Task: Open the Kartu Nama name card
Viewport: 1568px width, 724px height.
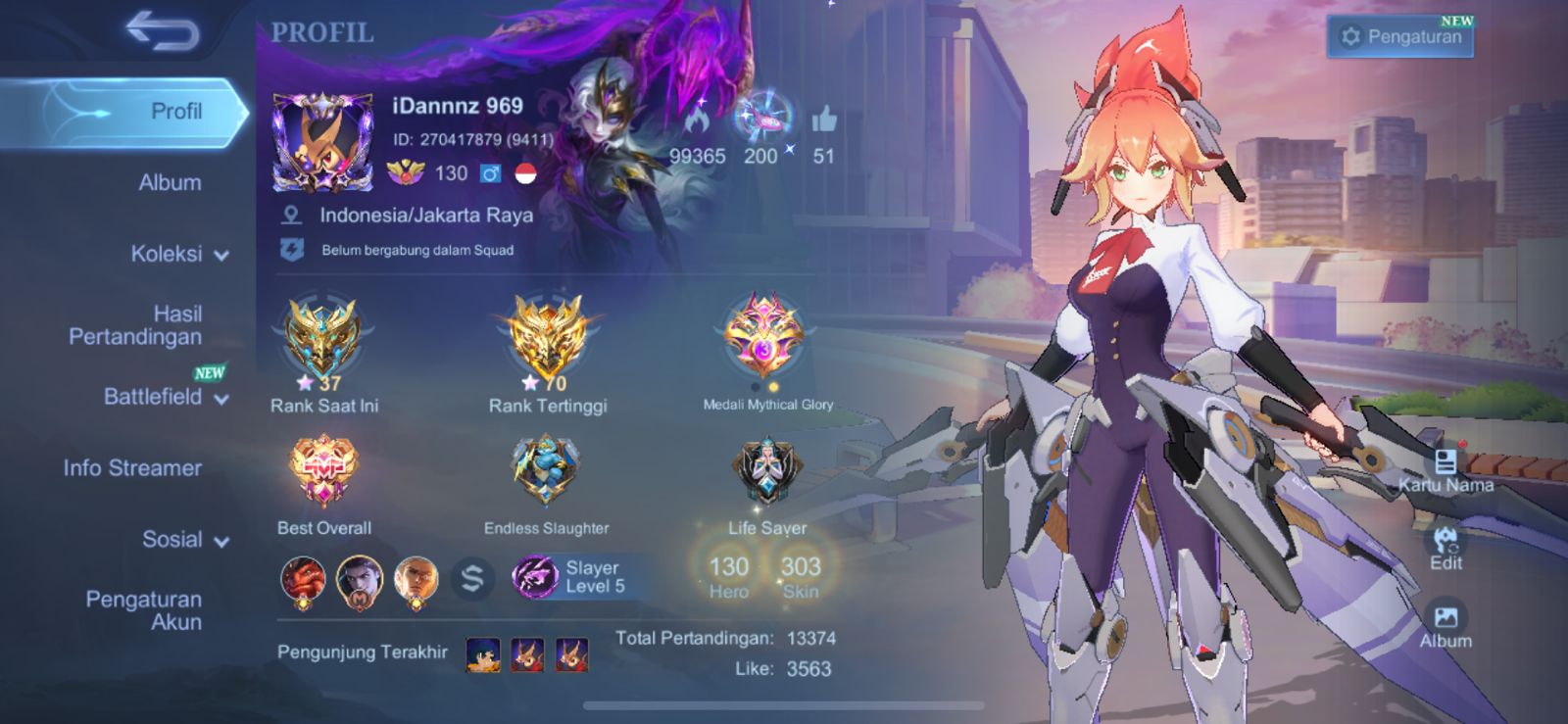Action: [1445, 470]
